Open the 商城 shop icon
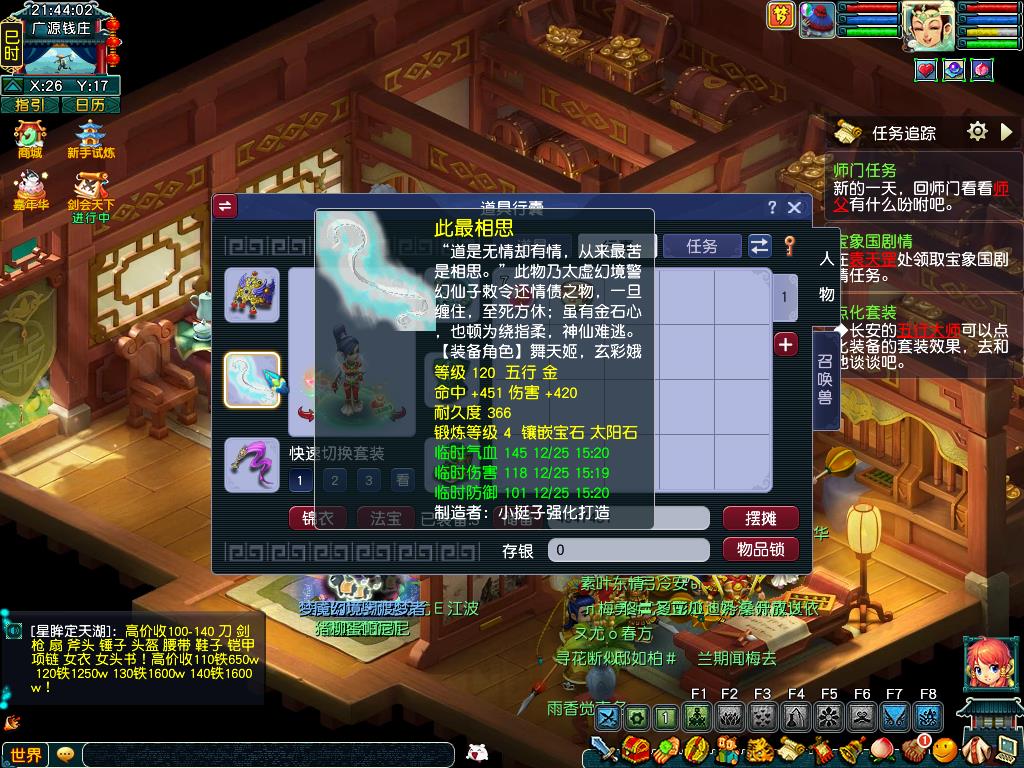1024x768 pixels. tap(30, 140)
